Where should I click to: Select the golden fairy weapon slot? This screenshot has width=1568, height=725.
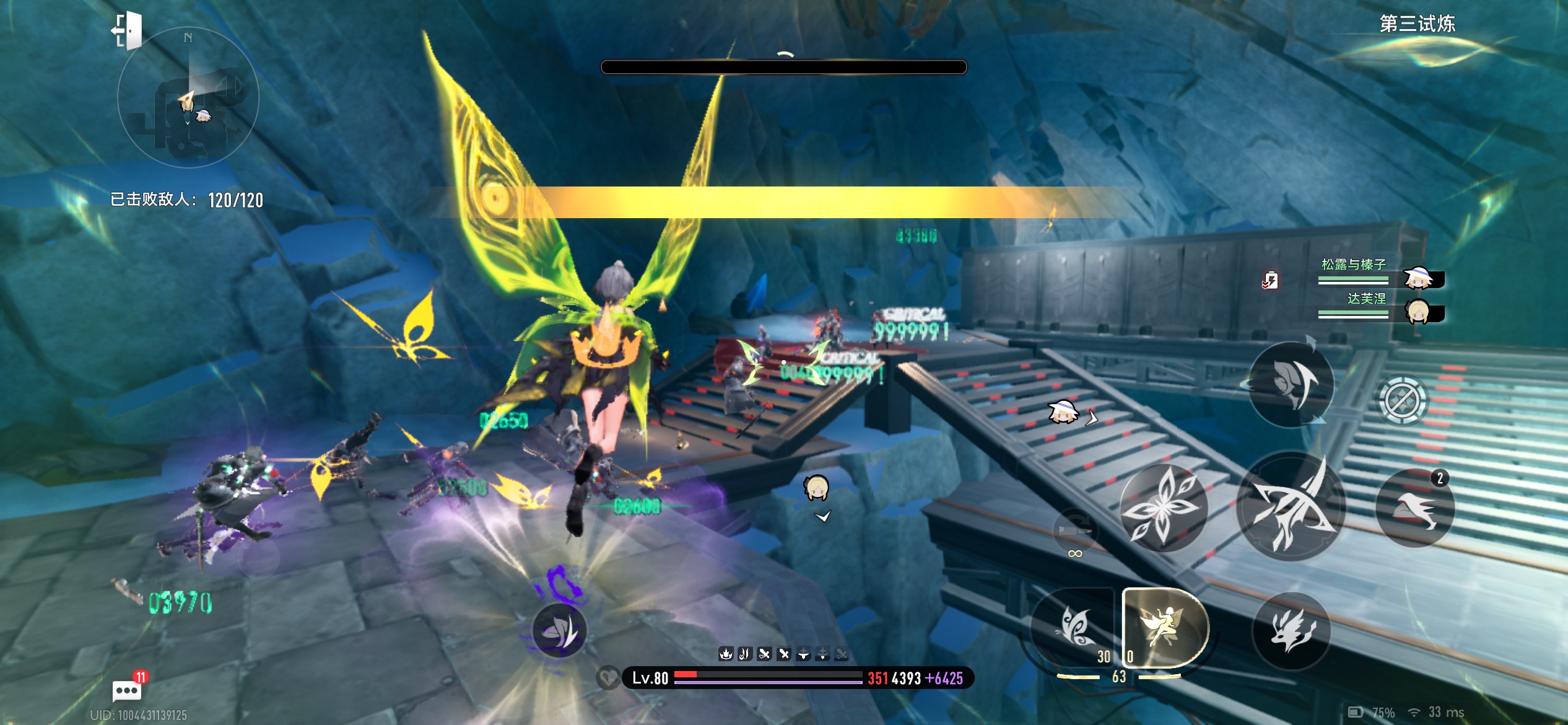click(1163, 627)
